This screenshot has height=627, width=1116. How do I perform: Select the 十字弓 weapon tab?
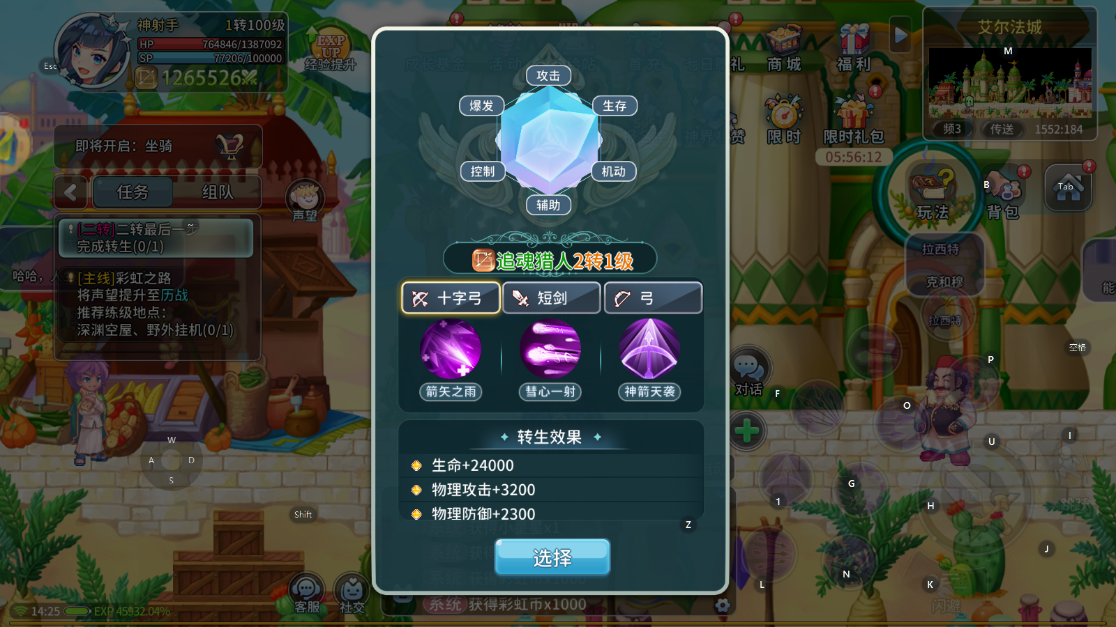click(451, 298)
